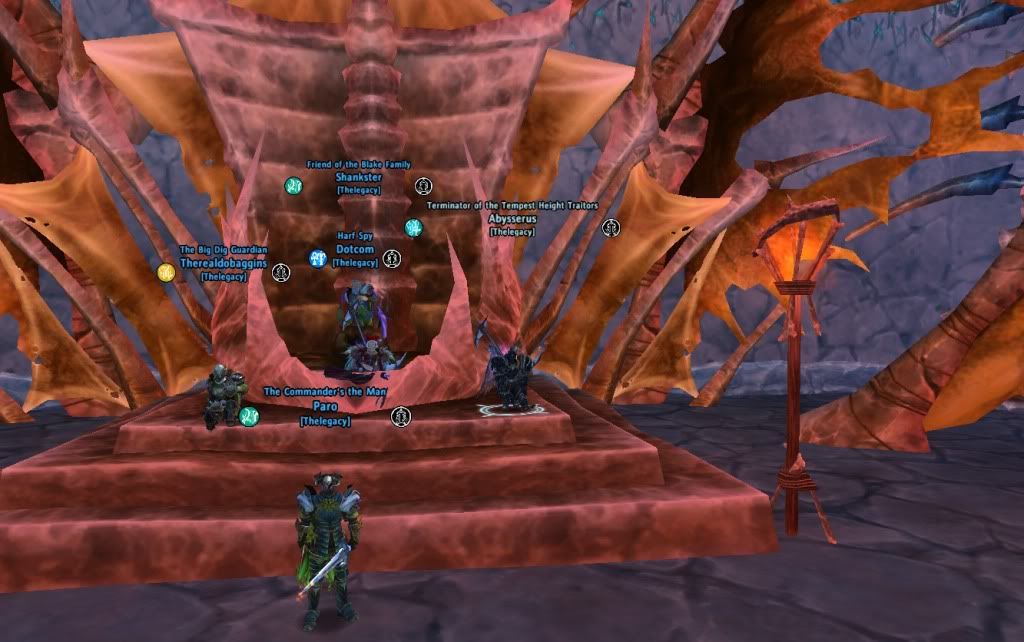This screenshot has height=642, width=1024.
Task: Select the Shankster player nameplate
Action: click(357, 177)
